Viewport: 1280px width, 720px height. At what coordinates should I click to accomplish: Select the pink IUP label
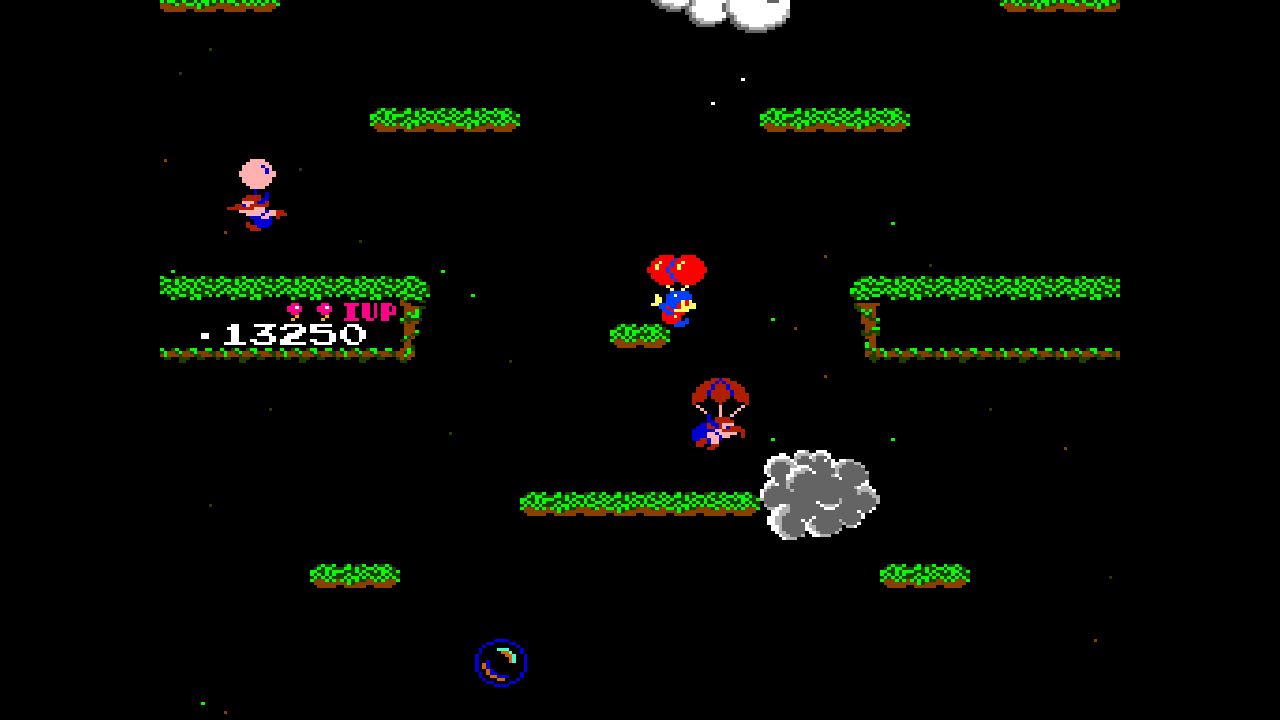(370, 312)
